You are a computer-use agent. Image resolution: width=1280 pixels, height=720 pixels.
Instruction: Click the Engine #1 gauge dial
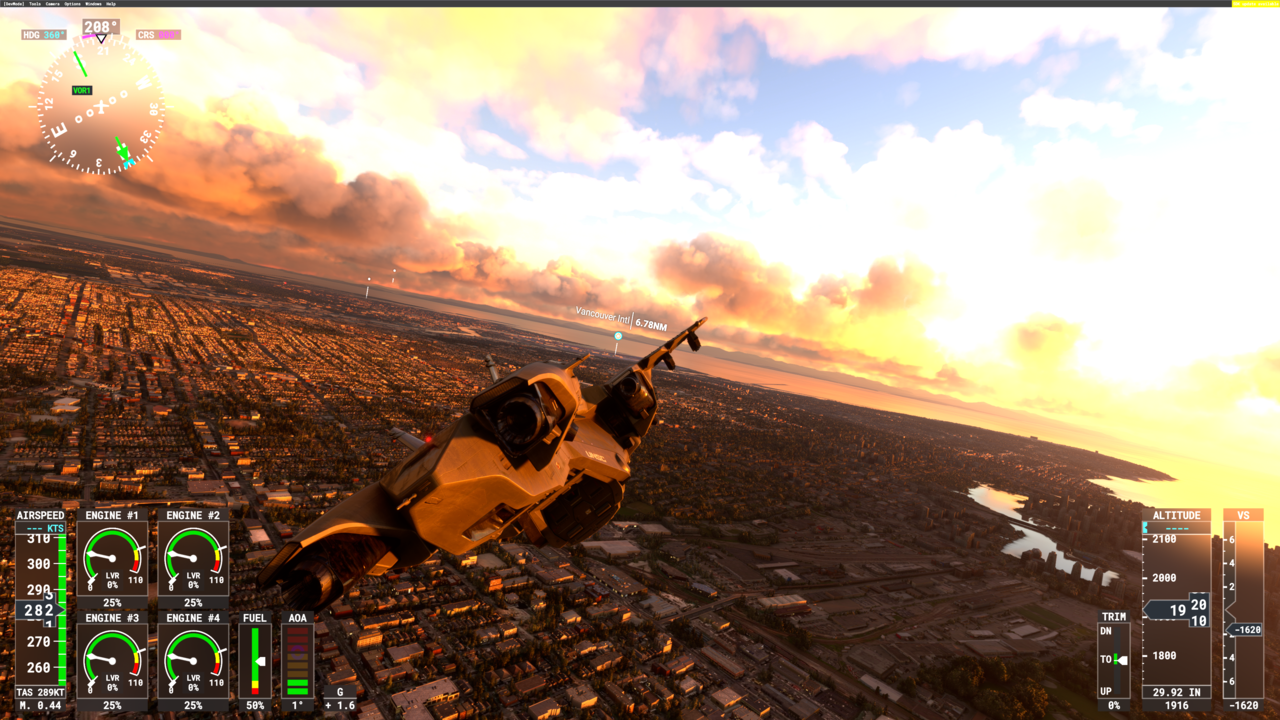click(110, 558)
